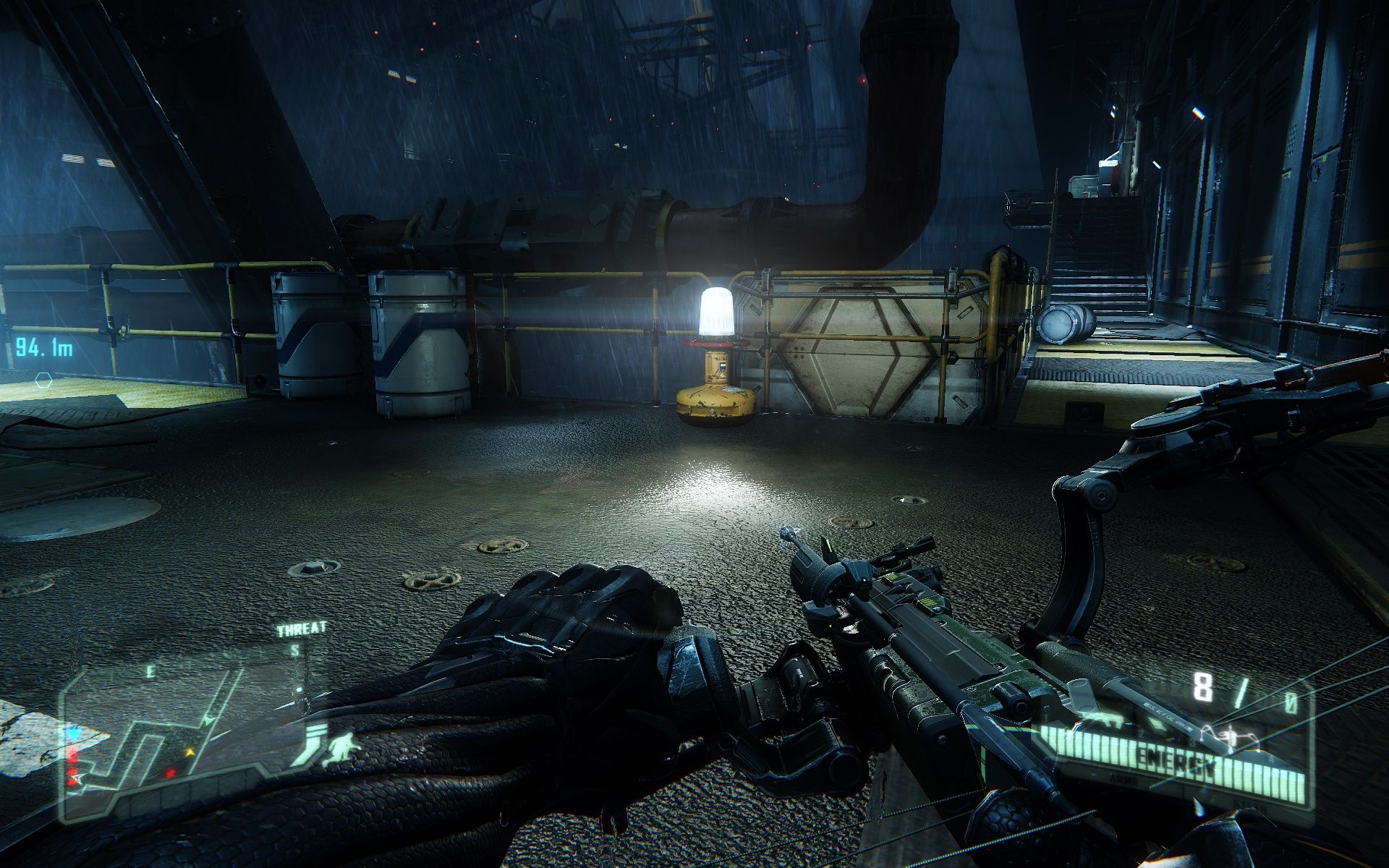Click the yellow arrow marker on the minimap
The image size is (1389, 868).
190,752
